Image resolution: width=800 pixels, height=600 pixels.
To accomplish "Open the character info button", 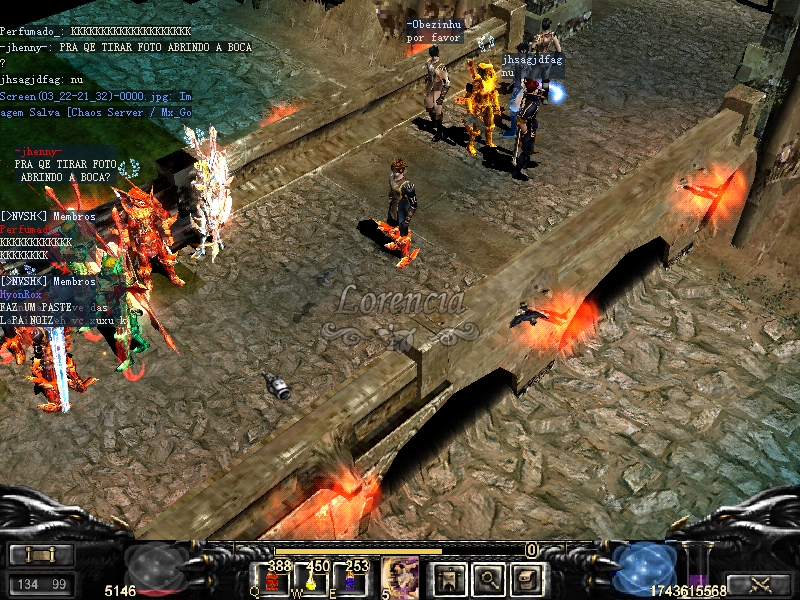I will (447, 578).
